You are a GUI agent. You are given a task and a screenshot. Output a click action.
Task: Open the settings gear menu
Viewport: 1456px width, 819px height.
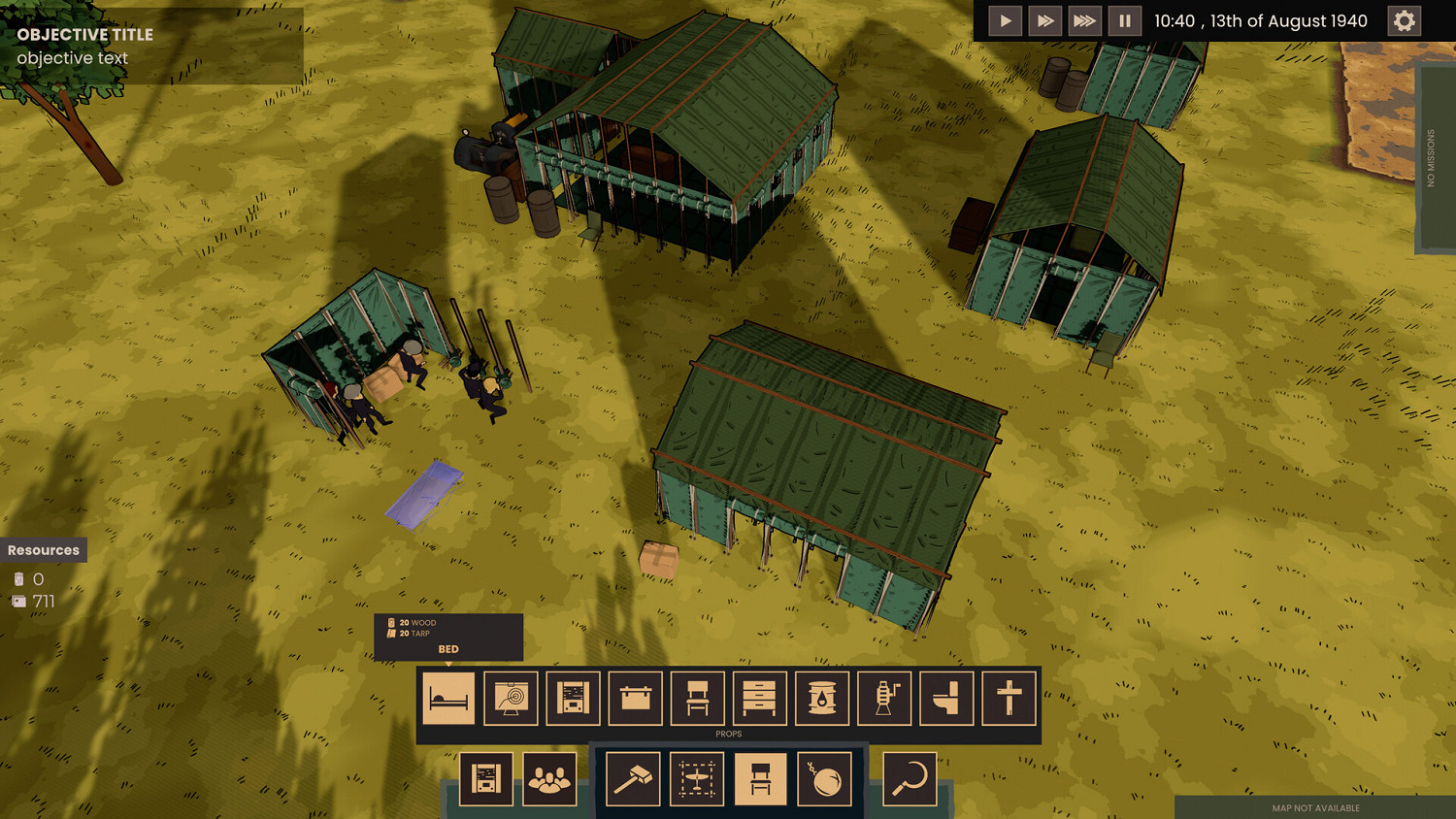(1404, 19)
